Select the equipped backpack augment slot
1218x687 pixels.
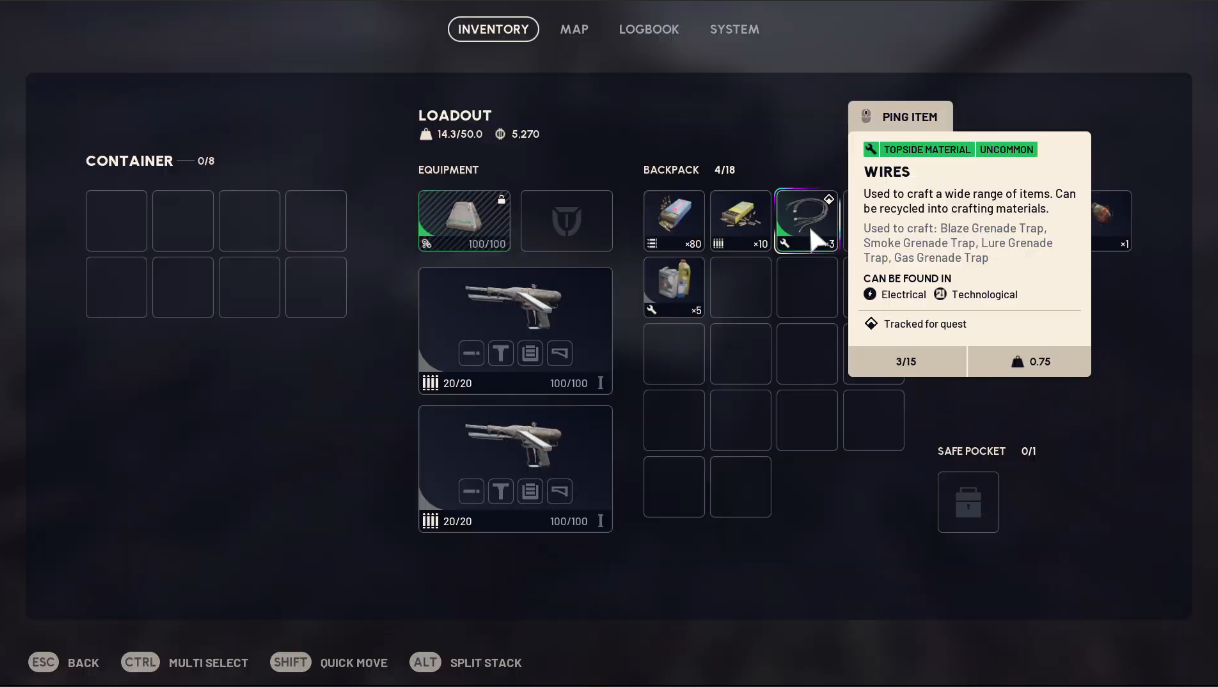[x=464, y=221]
